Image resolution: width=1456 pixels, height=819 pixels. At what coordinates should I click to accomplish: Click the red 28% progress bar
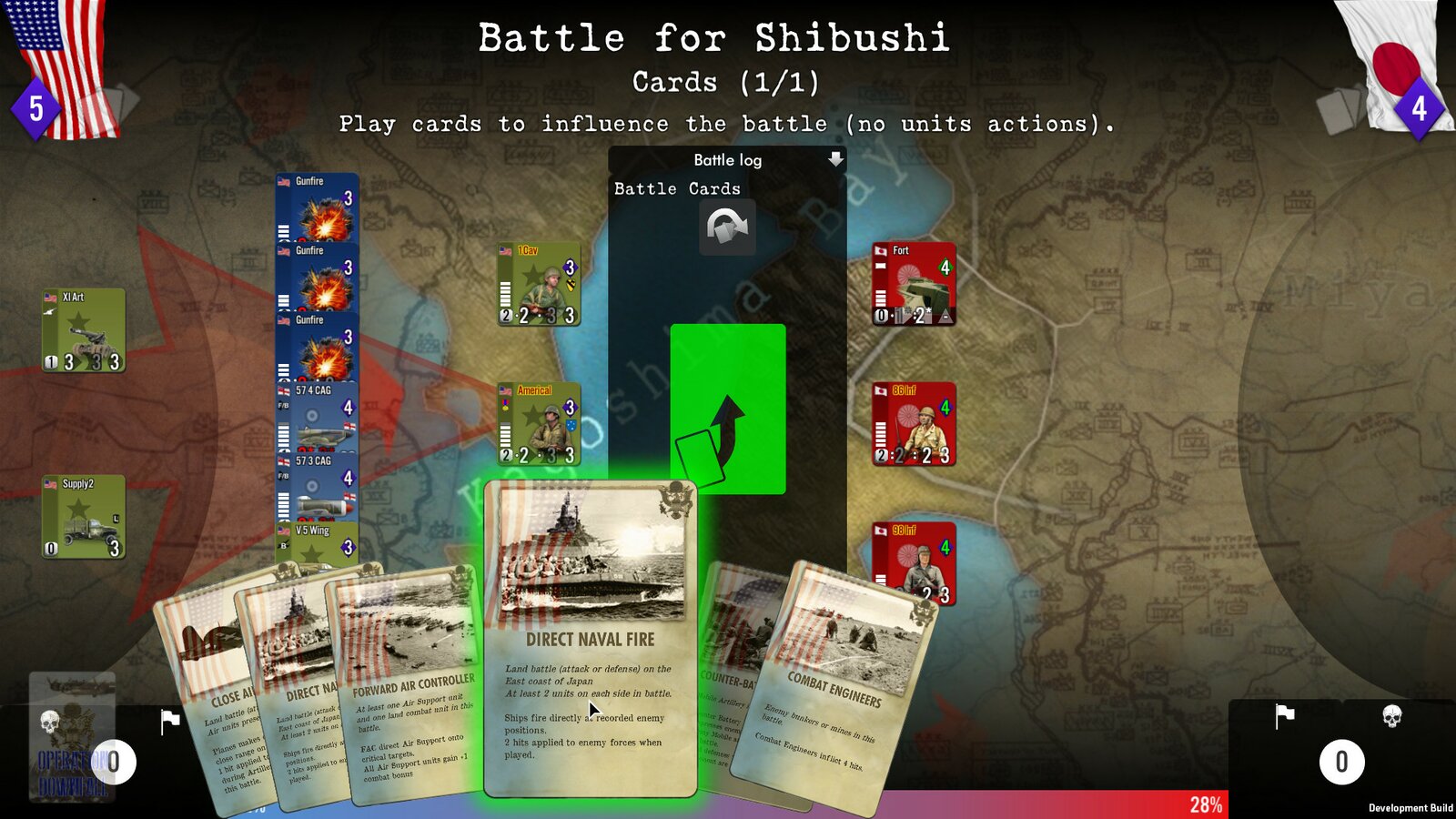click(1208, 804)
